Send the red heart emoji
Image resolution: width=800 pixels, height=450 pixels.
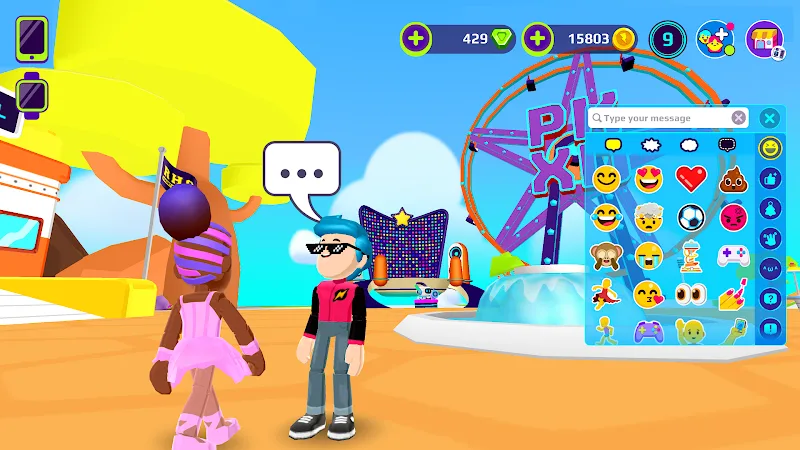[x=691, y=180]
